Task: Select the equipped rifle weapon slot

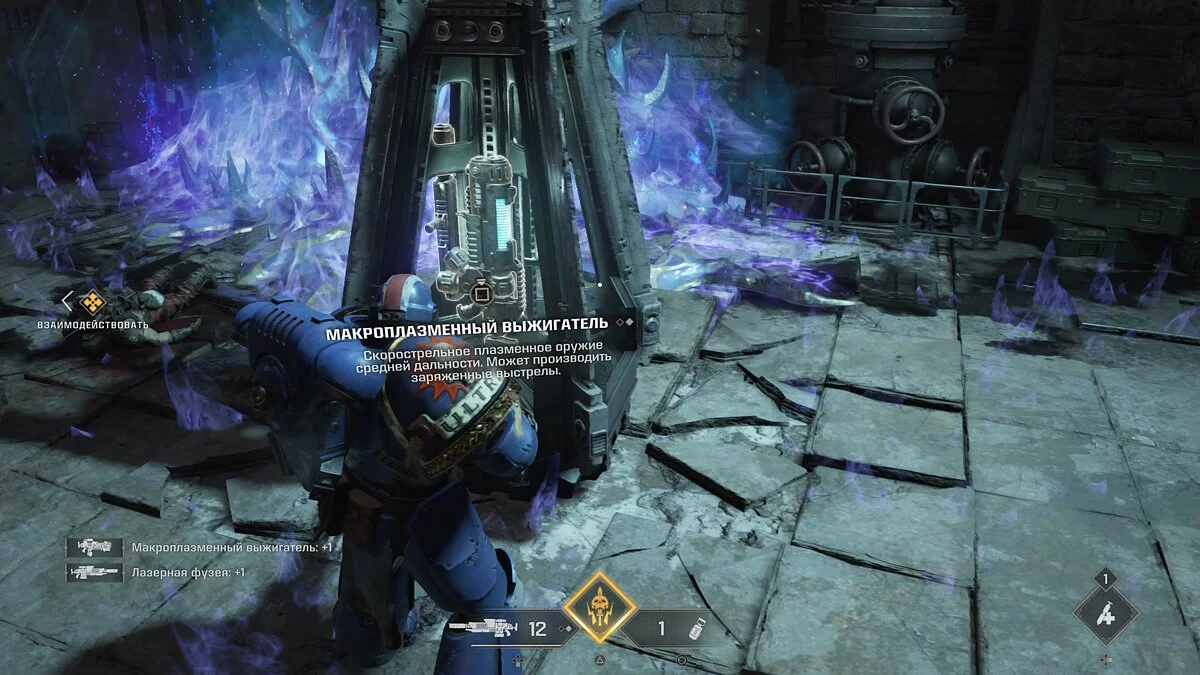Action: [498, 629]
